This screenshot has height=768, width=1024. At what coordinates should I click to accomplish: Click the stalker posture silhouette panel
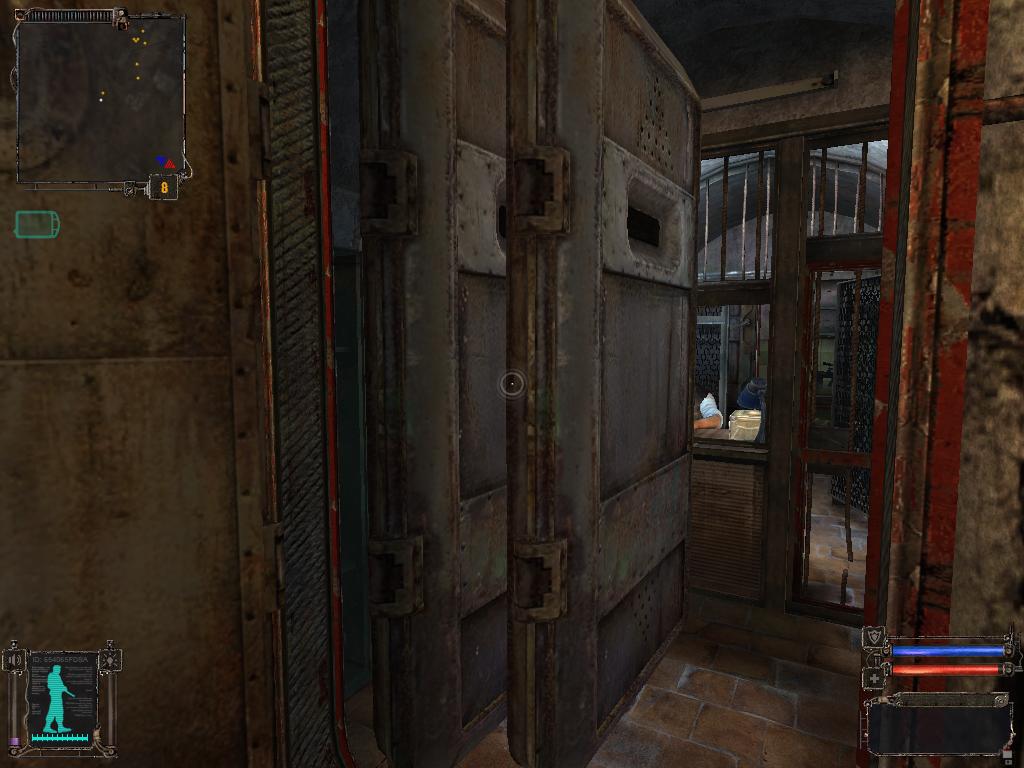click(62, 699)
